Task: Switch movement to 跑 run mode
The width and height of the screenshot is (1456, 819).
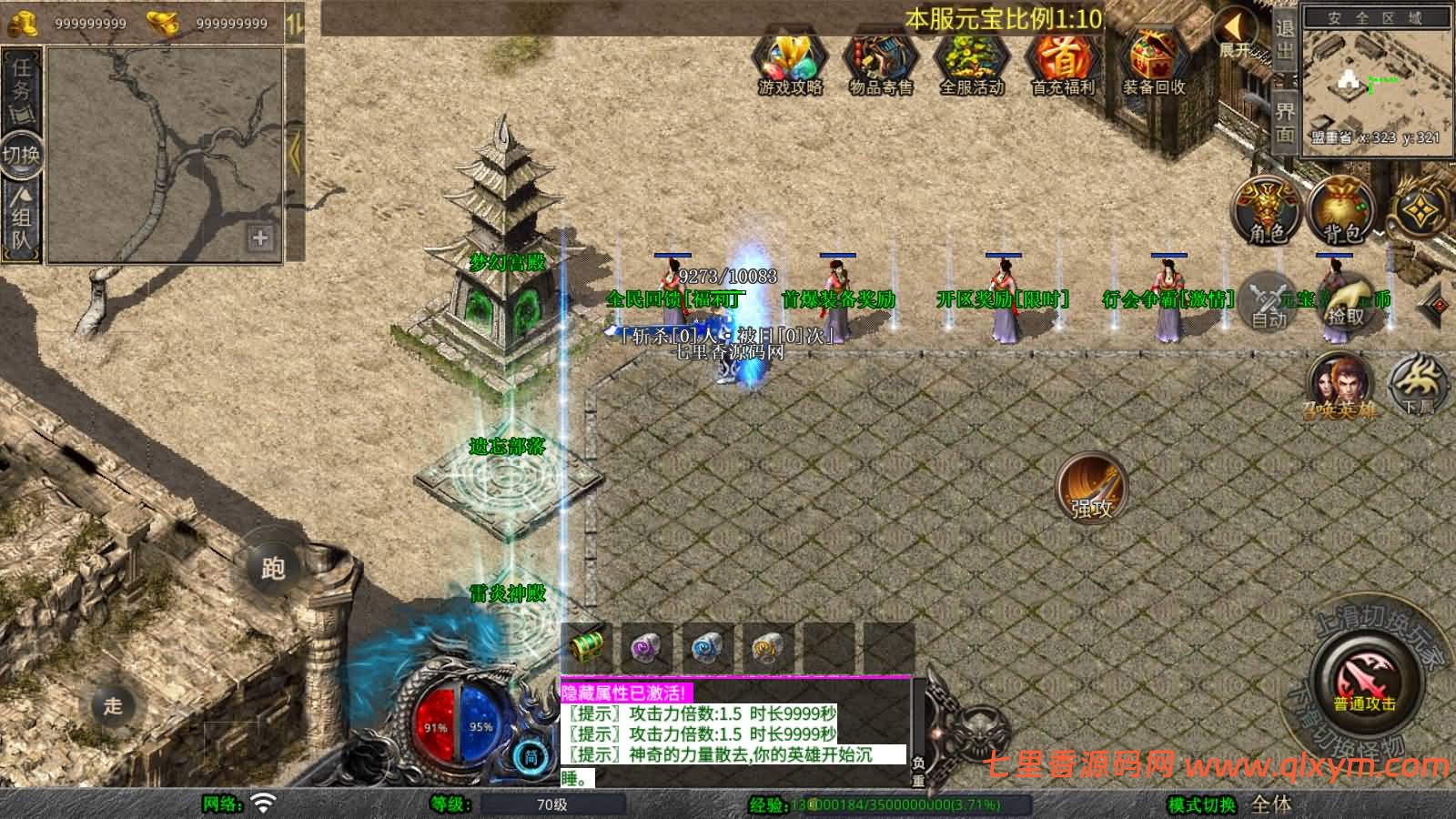Action: tap(273, 568)
